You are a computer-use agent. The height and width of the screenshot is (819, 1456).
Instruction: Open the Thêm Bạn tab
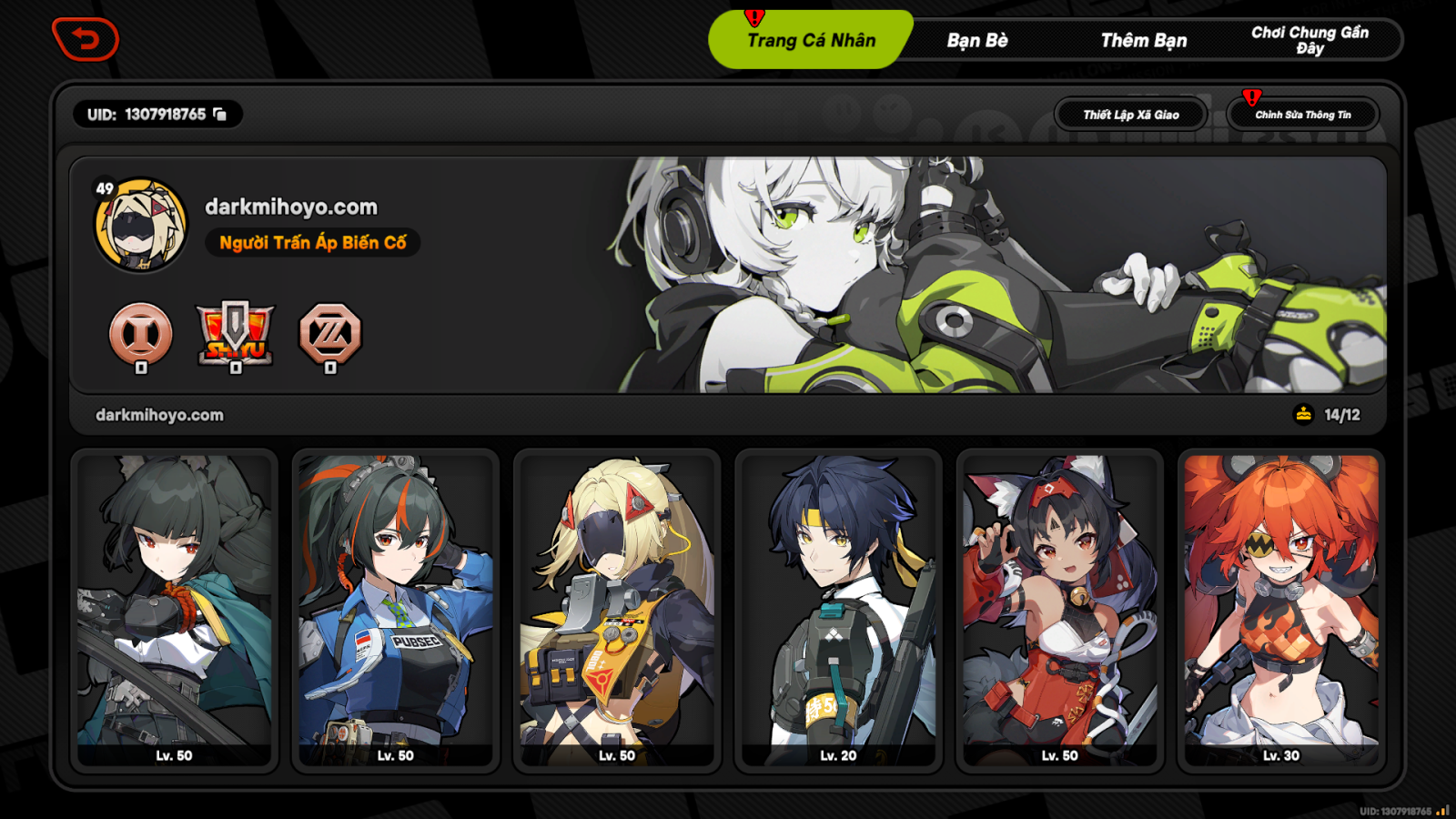point(1145,39)
